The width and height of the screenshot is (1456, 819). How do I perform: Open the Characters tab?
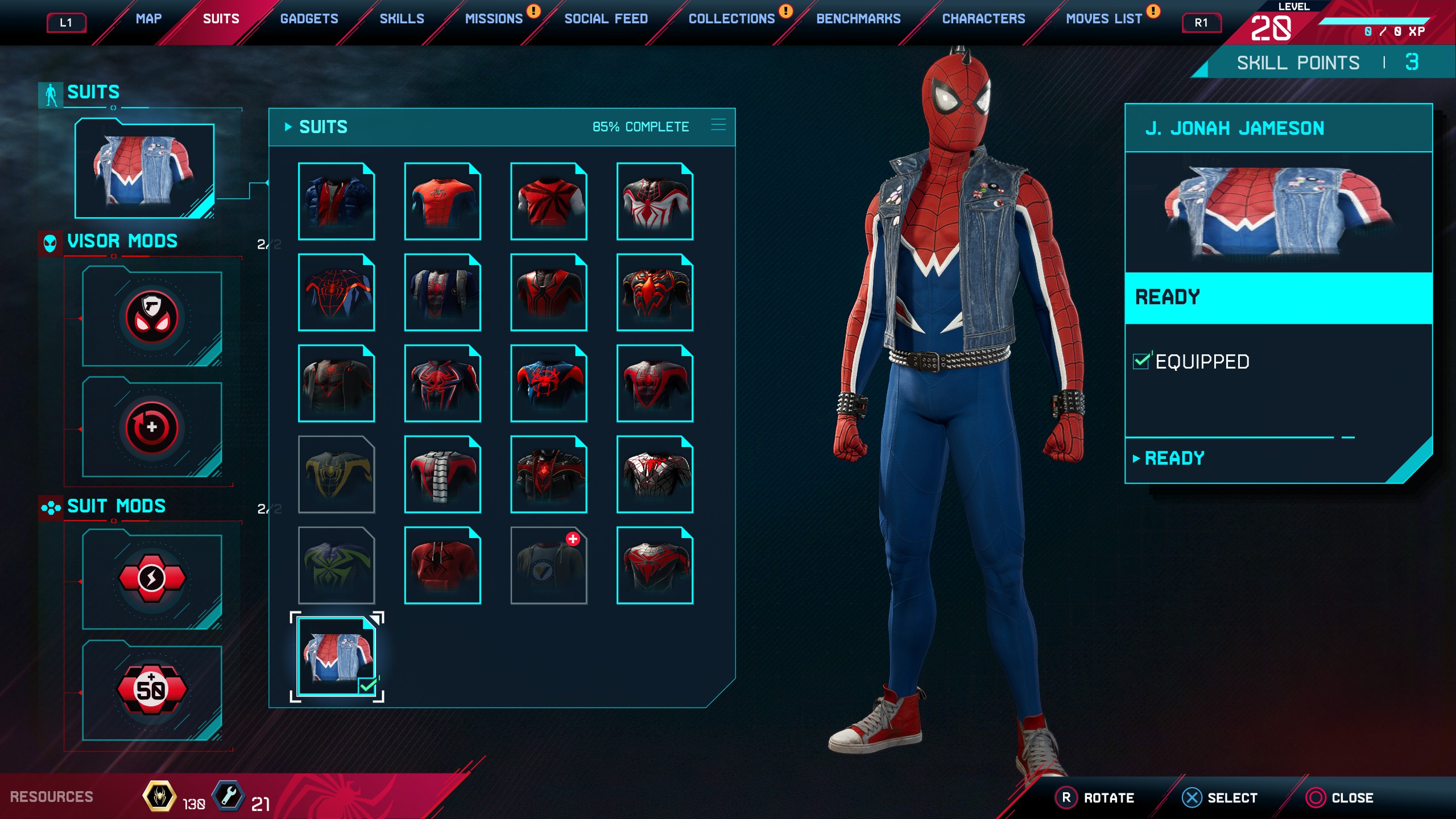983,19
